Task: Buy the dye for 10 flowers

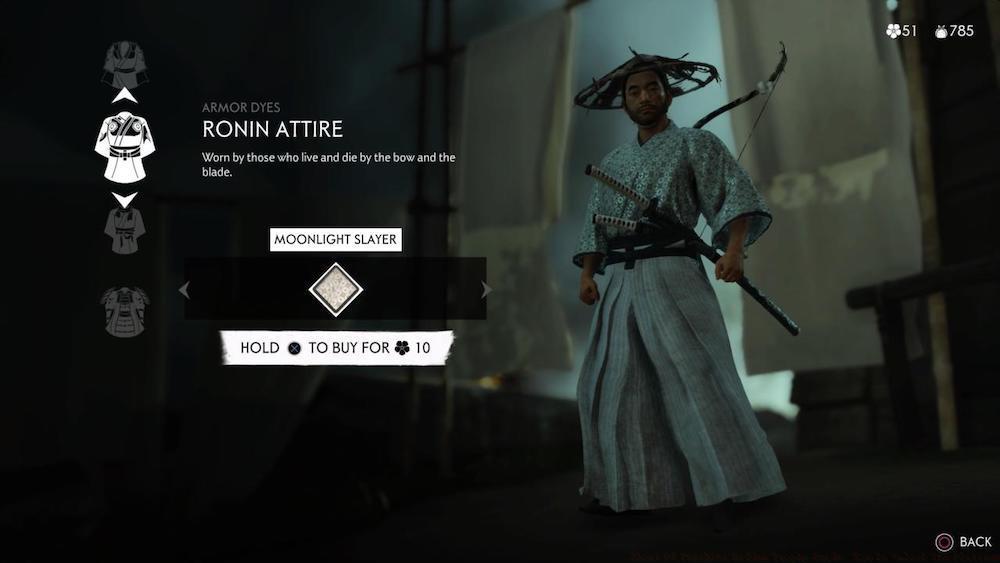Action: coord(336,348)
